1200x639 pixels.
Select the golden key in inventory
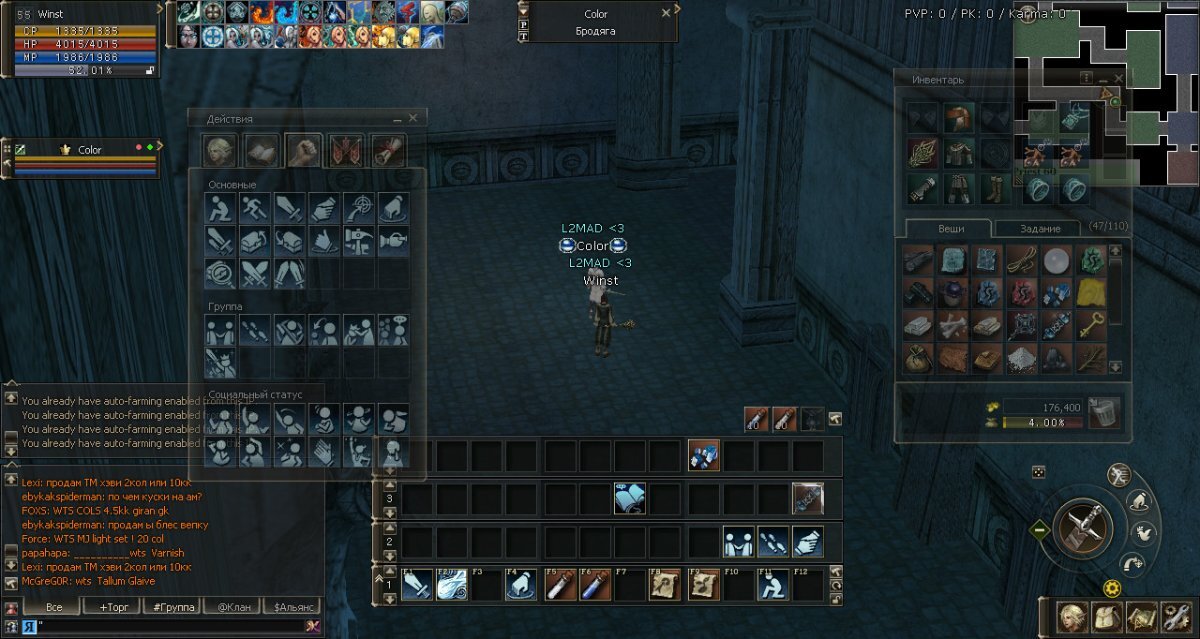click(1091, 324)
